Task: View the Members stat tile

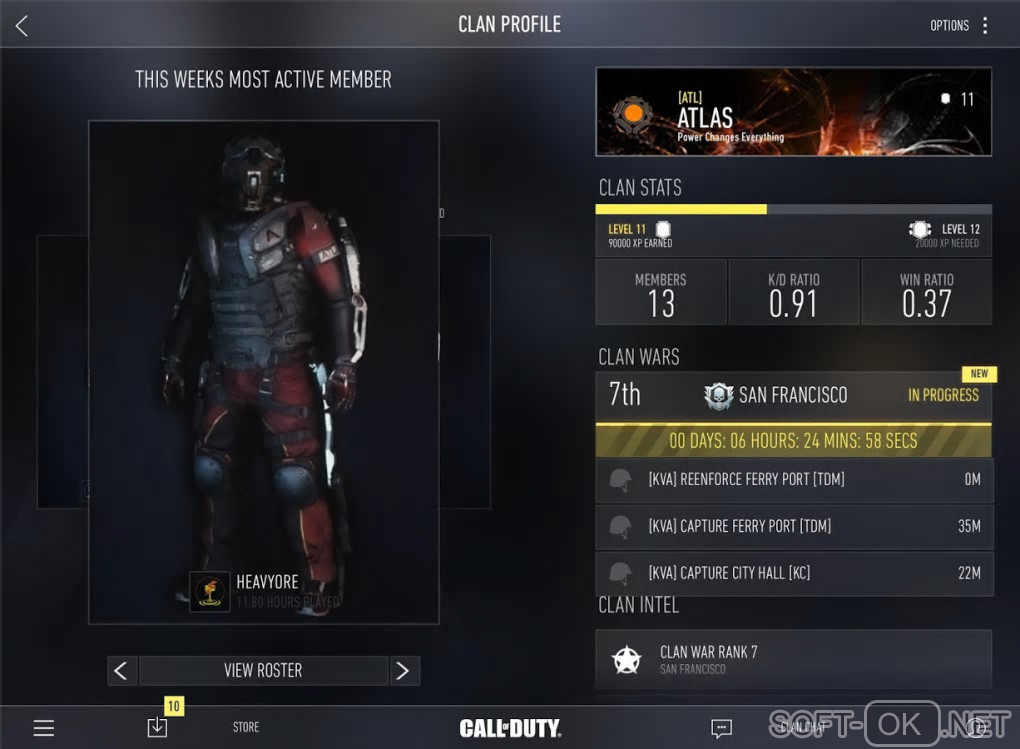Action: coord(661,293)
